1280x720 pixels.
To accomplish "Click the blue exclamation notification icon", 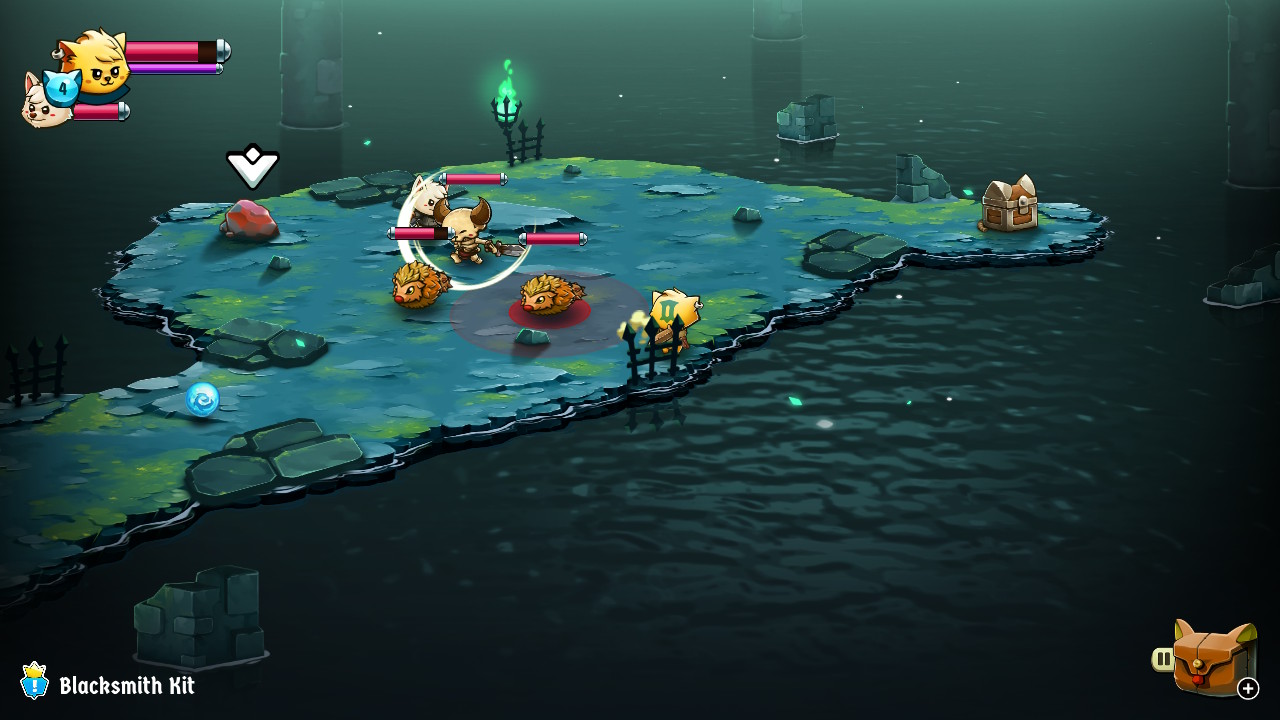I will 33,684.
